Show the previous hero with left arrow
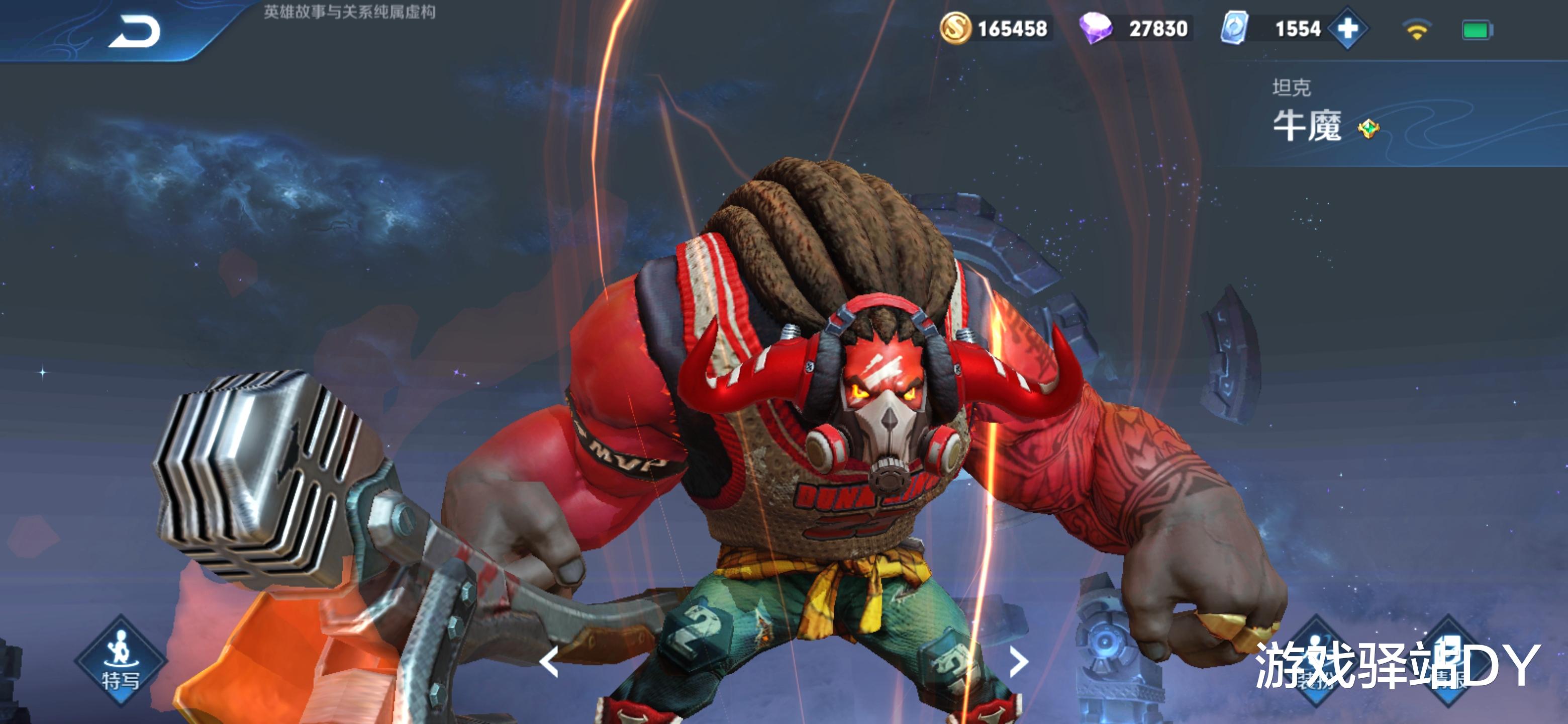This screenshot has width=1568, height=724. [x=549, y=662]
